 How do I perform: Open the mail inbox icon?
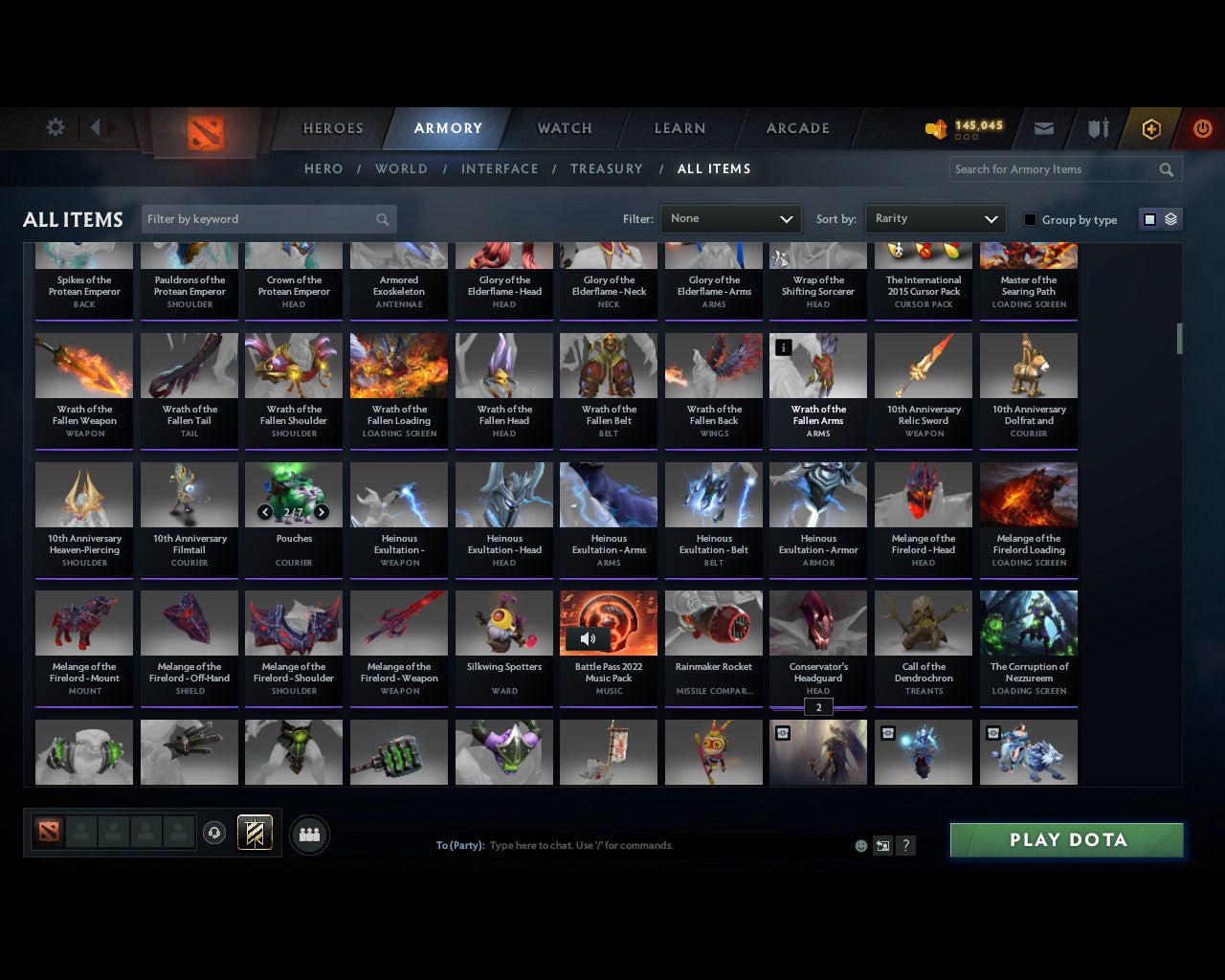click(1043, 128)
